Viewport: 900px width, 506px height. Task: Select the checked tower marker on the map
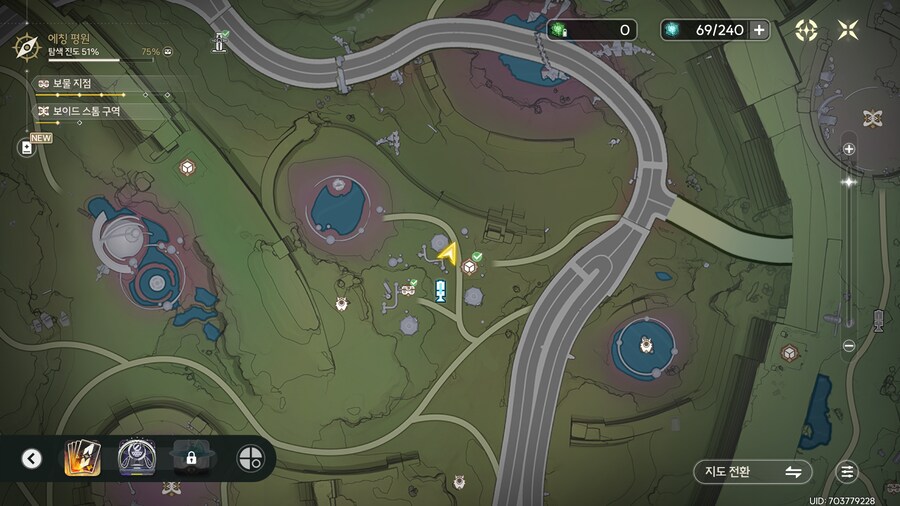(x=220, y=42)
